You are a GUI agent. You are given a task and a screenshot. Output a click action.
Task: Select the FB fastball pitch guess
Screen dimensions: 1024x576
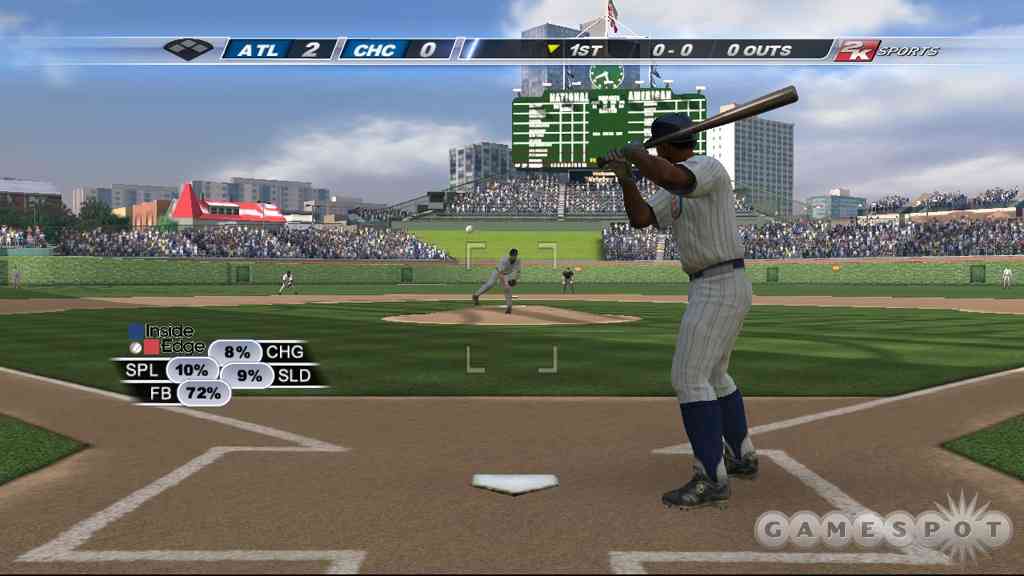pyautogui.click(x=203, y=393)
